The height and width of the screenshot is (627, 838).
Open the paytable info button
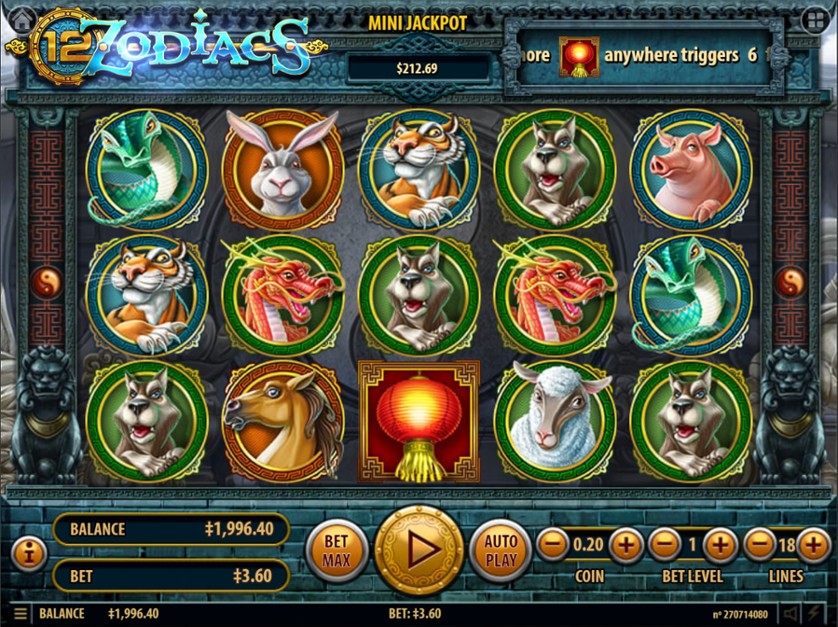tap(28, 553)
